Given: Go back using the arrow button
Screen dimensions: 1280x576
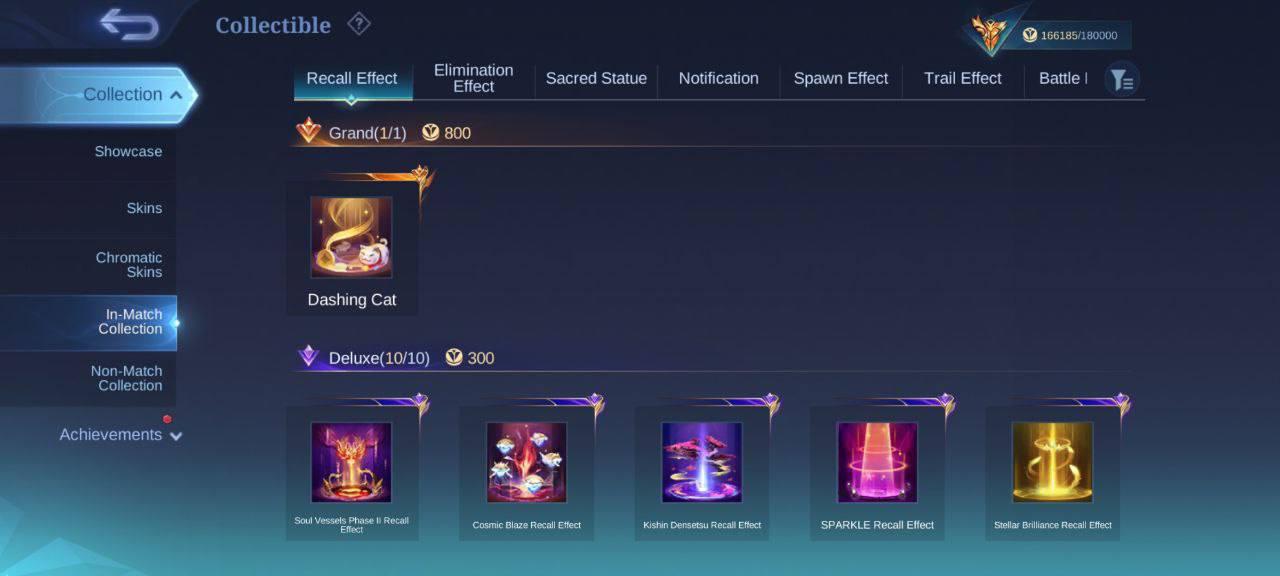Looking at the screenshot, I should (x=129, y=25).
